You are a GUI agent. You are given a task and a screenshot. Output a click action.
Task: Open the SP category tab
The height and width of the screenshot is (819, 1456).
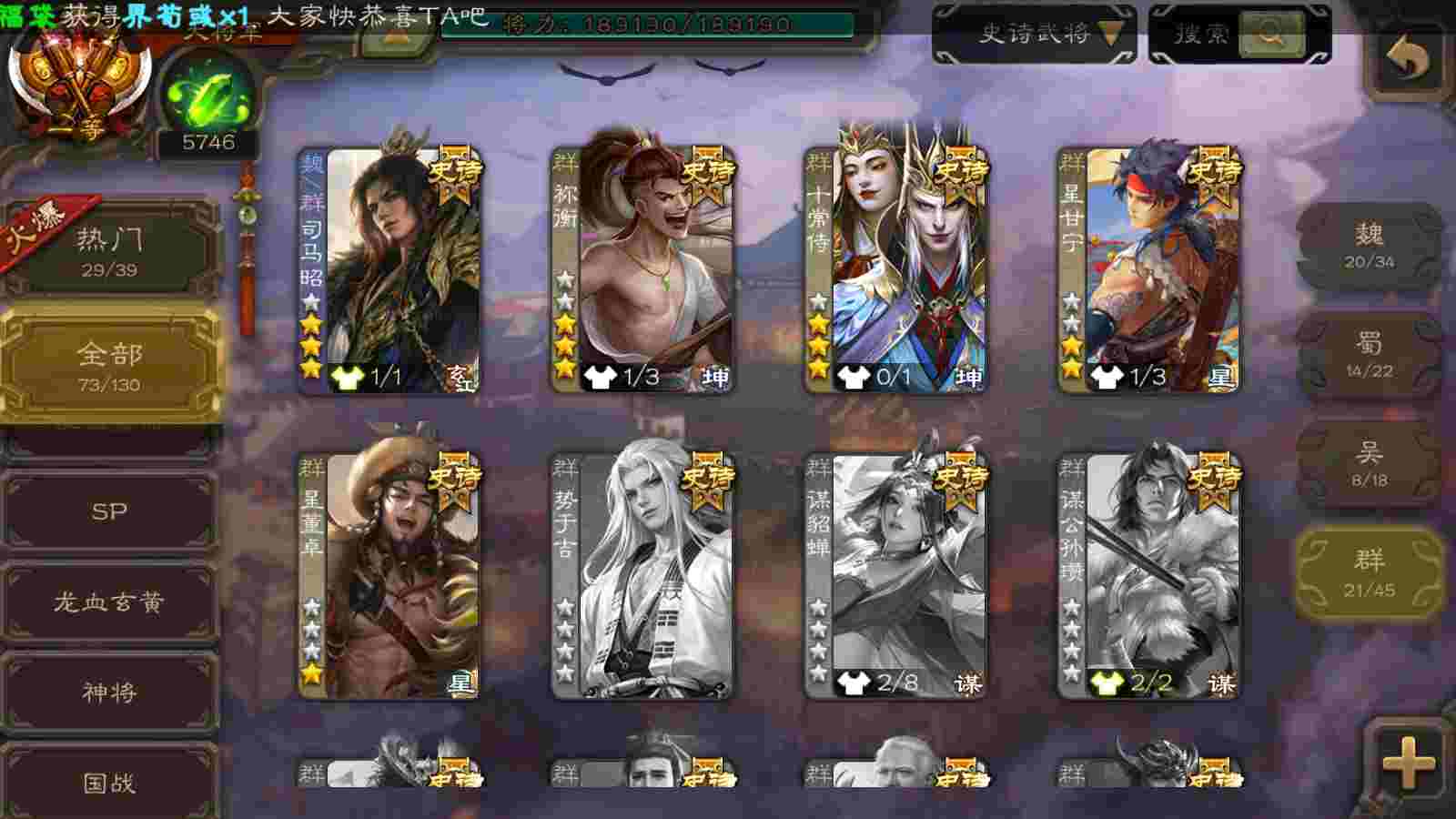click(x=109, y=511)
